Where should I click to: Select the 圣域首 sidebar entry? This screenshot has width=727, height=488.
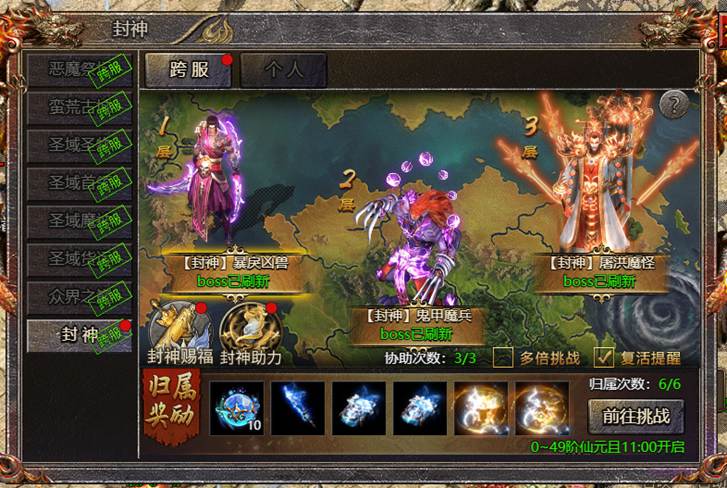[x=78, y=182]
